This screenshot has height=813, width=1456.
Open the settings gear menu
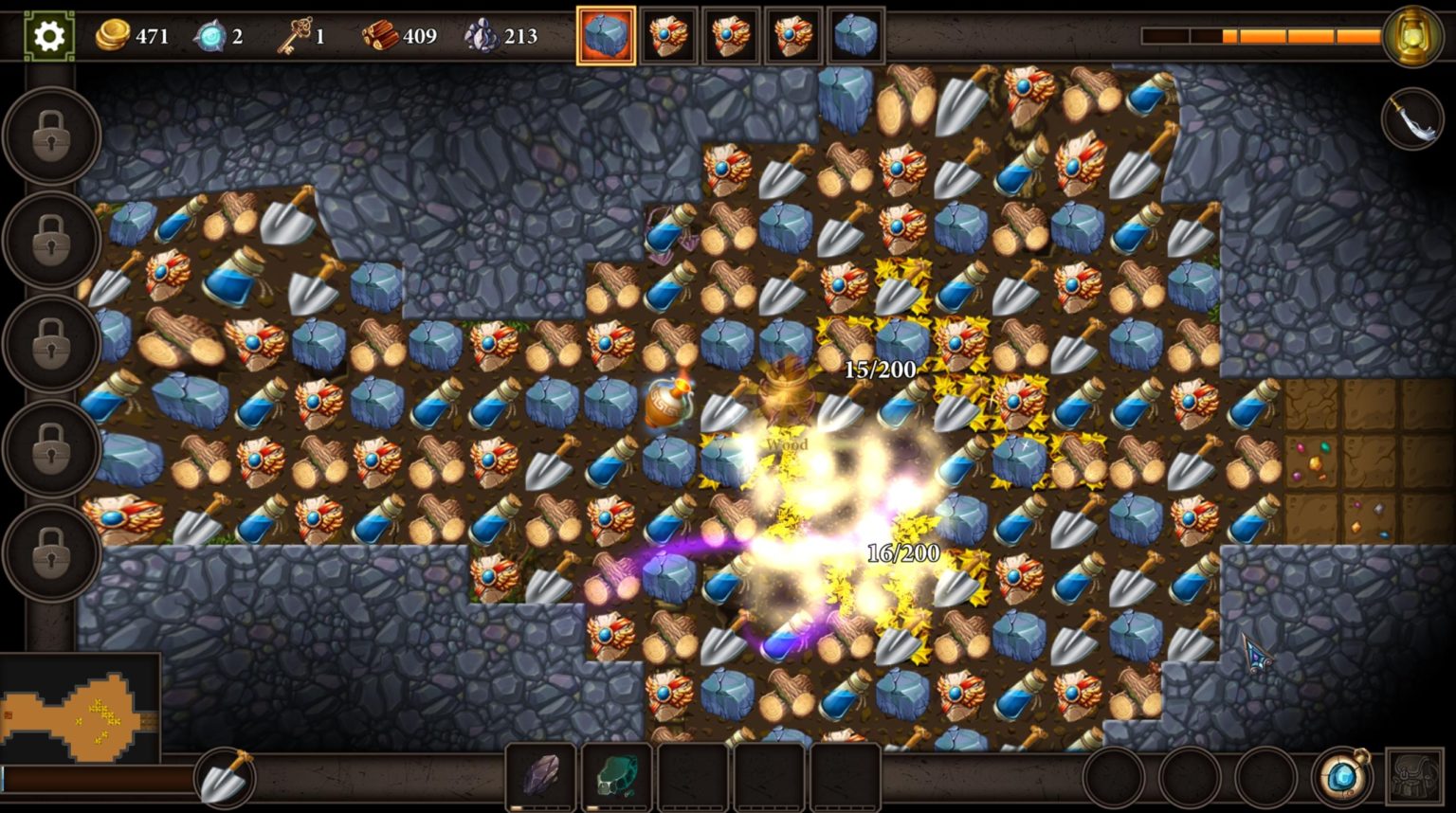48,36
